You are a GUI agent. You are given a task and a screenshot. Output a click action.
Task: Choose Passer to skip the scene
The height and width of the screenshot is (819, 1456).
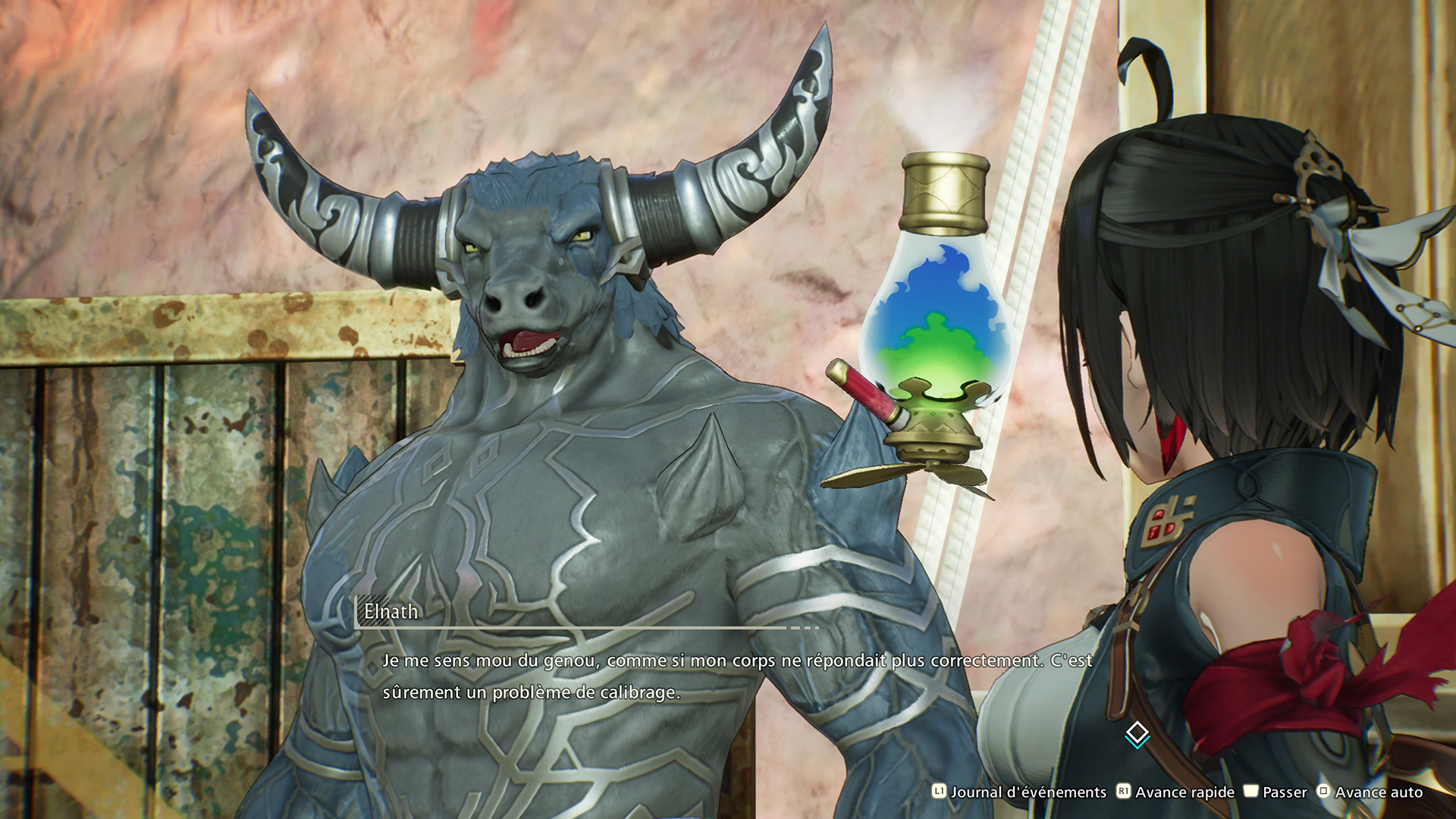[x=1276, y=792]
